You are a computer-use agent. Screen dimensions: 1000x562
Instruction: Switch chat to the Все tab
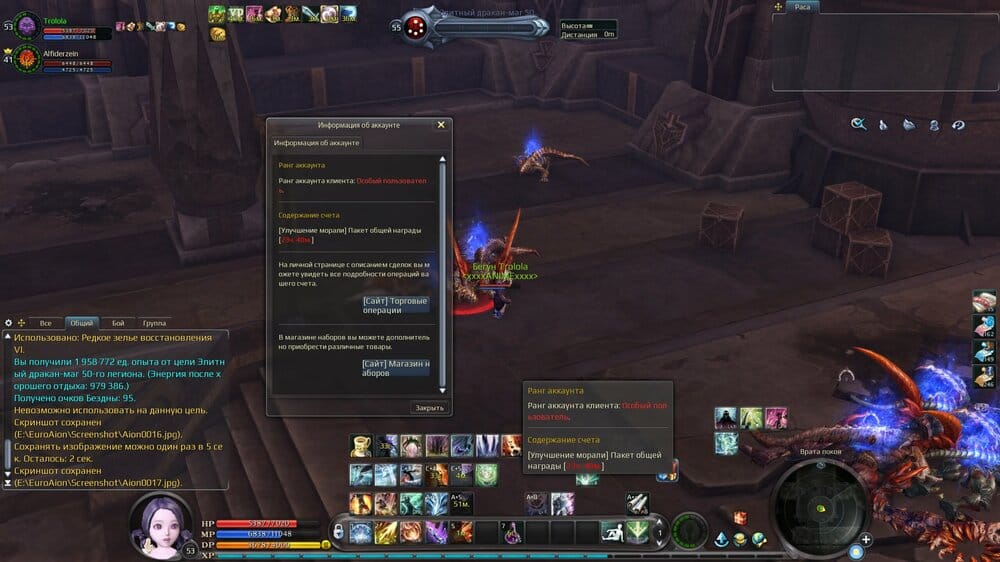[45, 323]
